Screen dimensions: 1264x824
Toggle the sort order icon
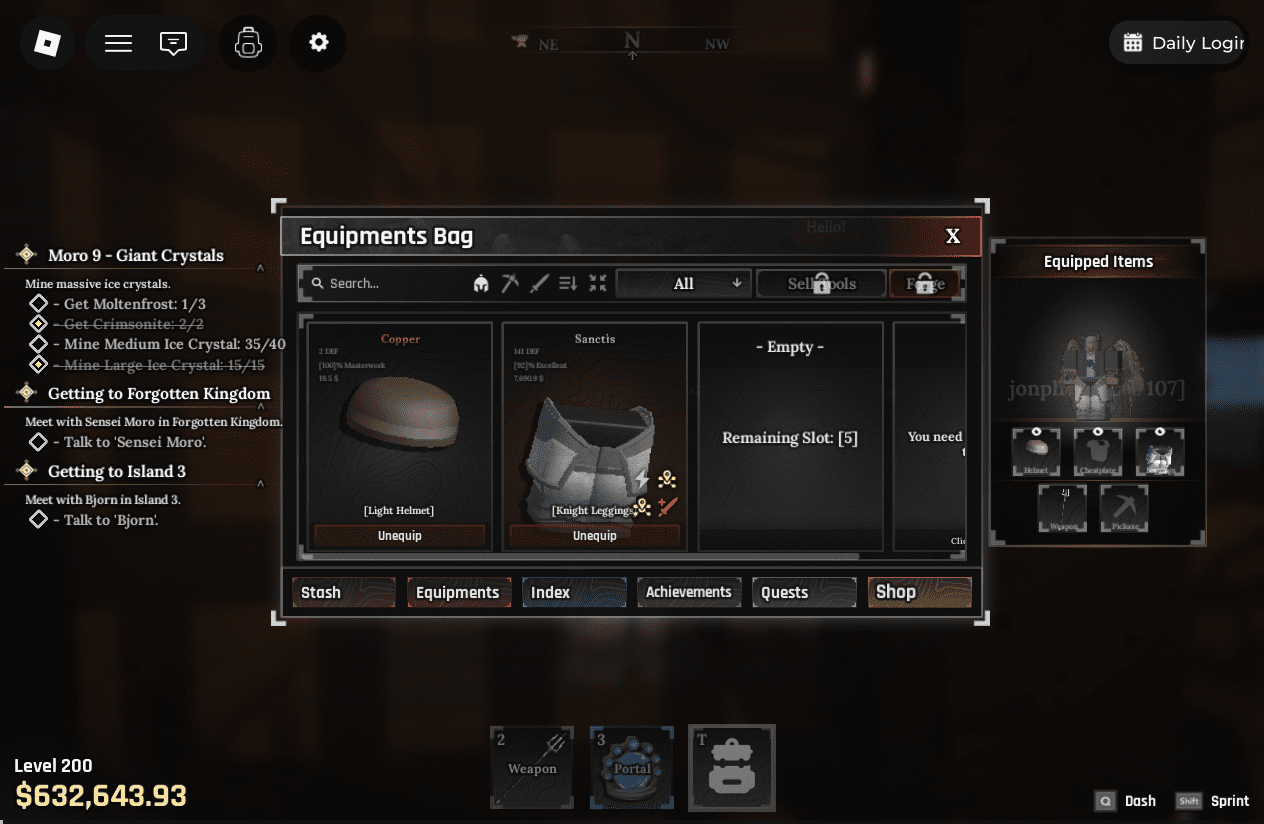[568, 284]
